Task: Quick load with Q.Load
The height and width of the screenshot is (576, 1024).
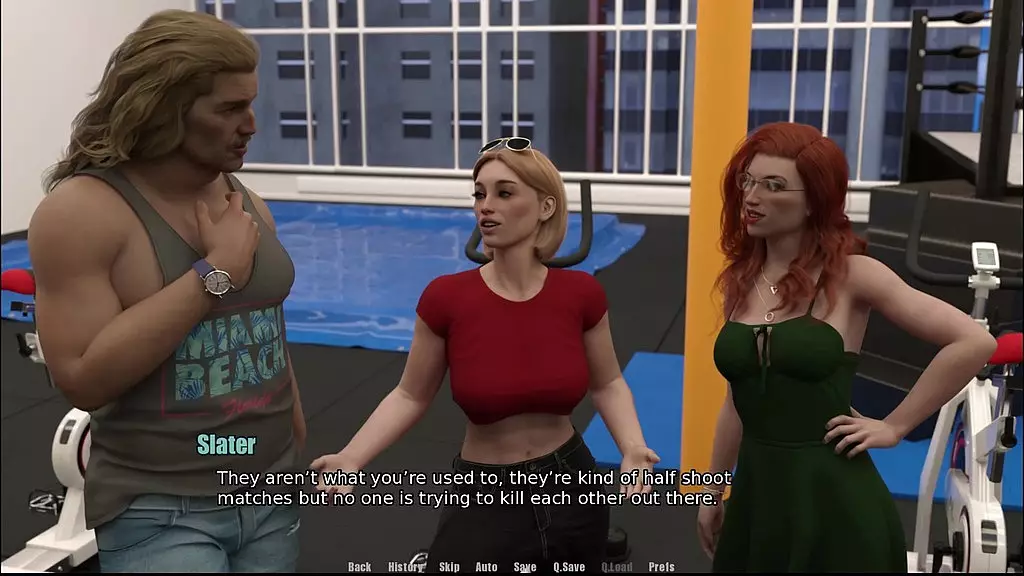Action: (616, 567)
